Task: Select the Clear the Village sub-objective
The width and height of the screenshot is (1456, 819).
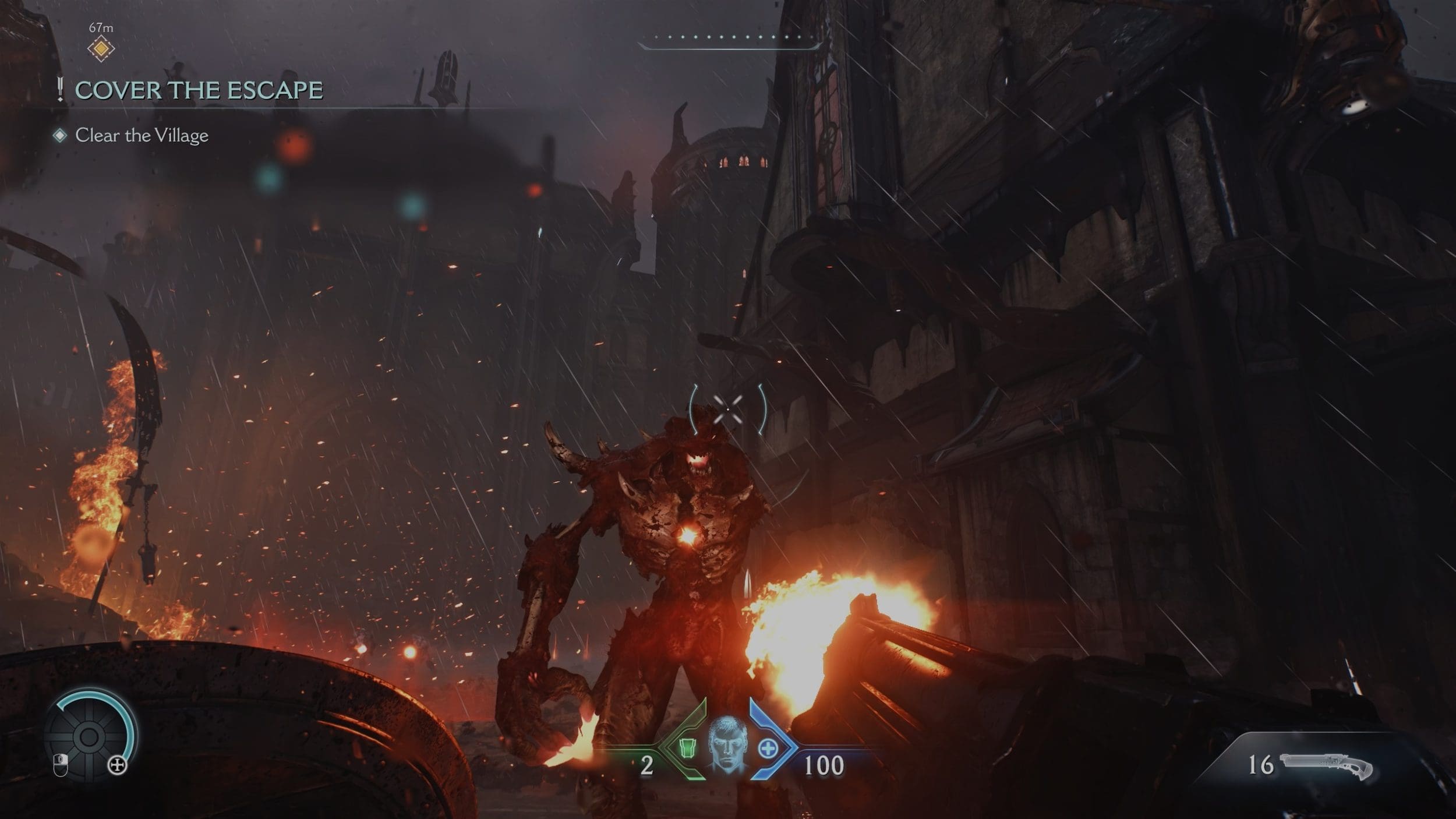Action: 142,136
